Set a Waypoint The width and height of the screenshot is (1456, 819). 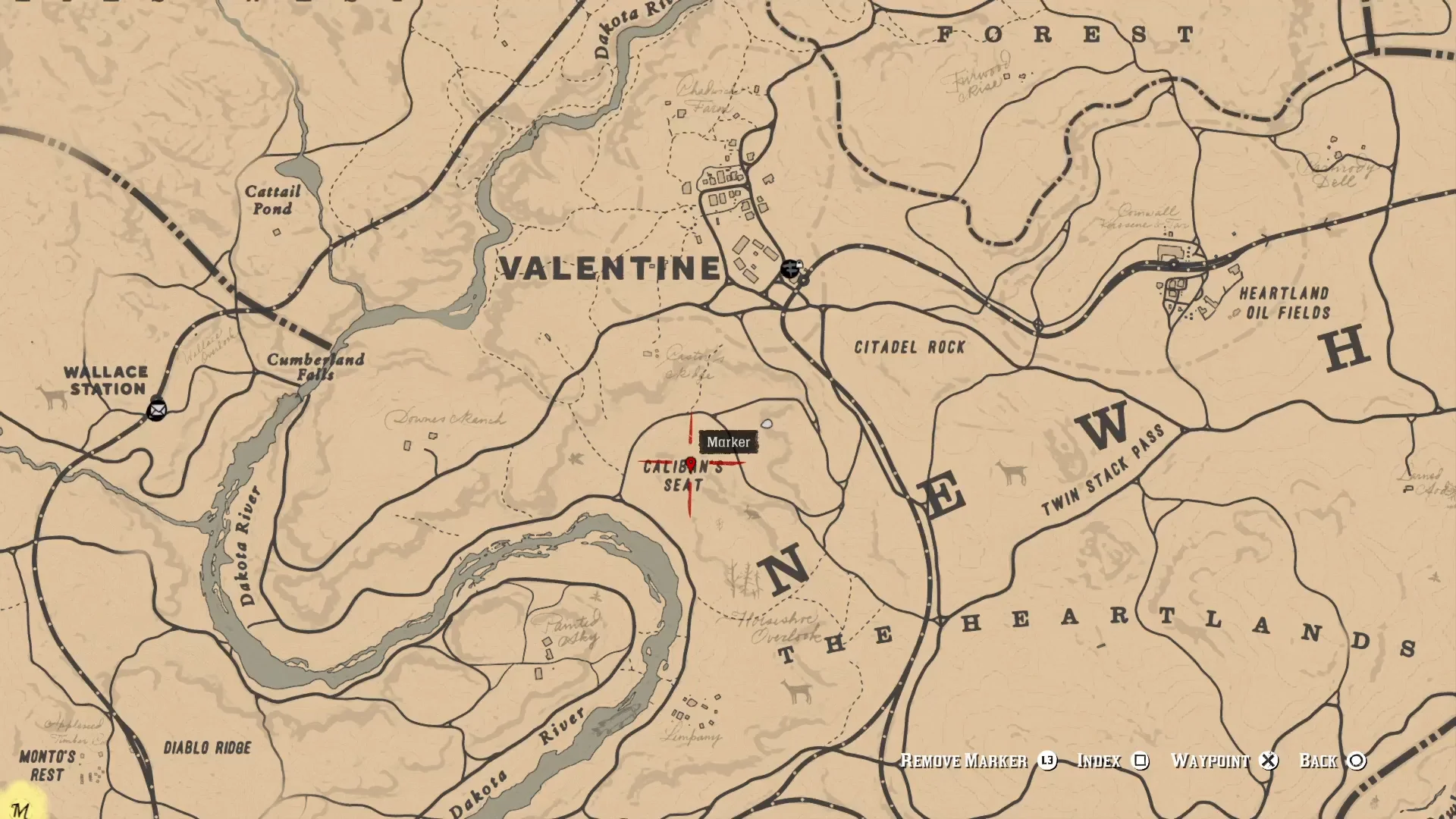[x=1210, y=761]
